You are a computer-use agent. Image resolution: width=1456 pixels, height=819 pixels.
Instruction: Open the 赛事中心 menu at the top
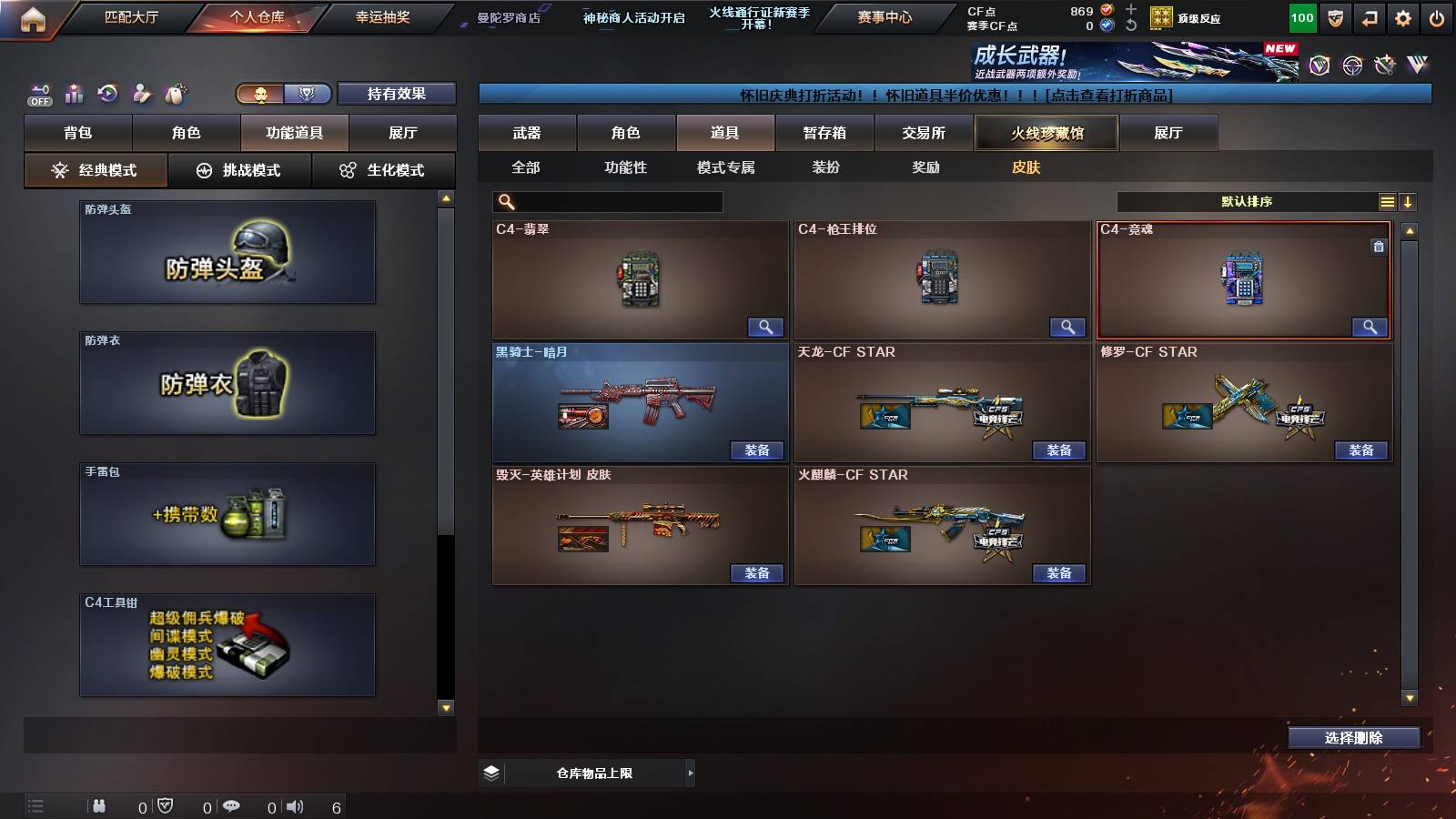(x=884, y=15)
